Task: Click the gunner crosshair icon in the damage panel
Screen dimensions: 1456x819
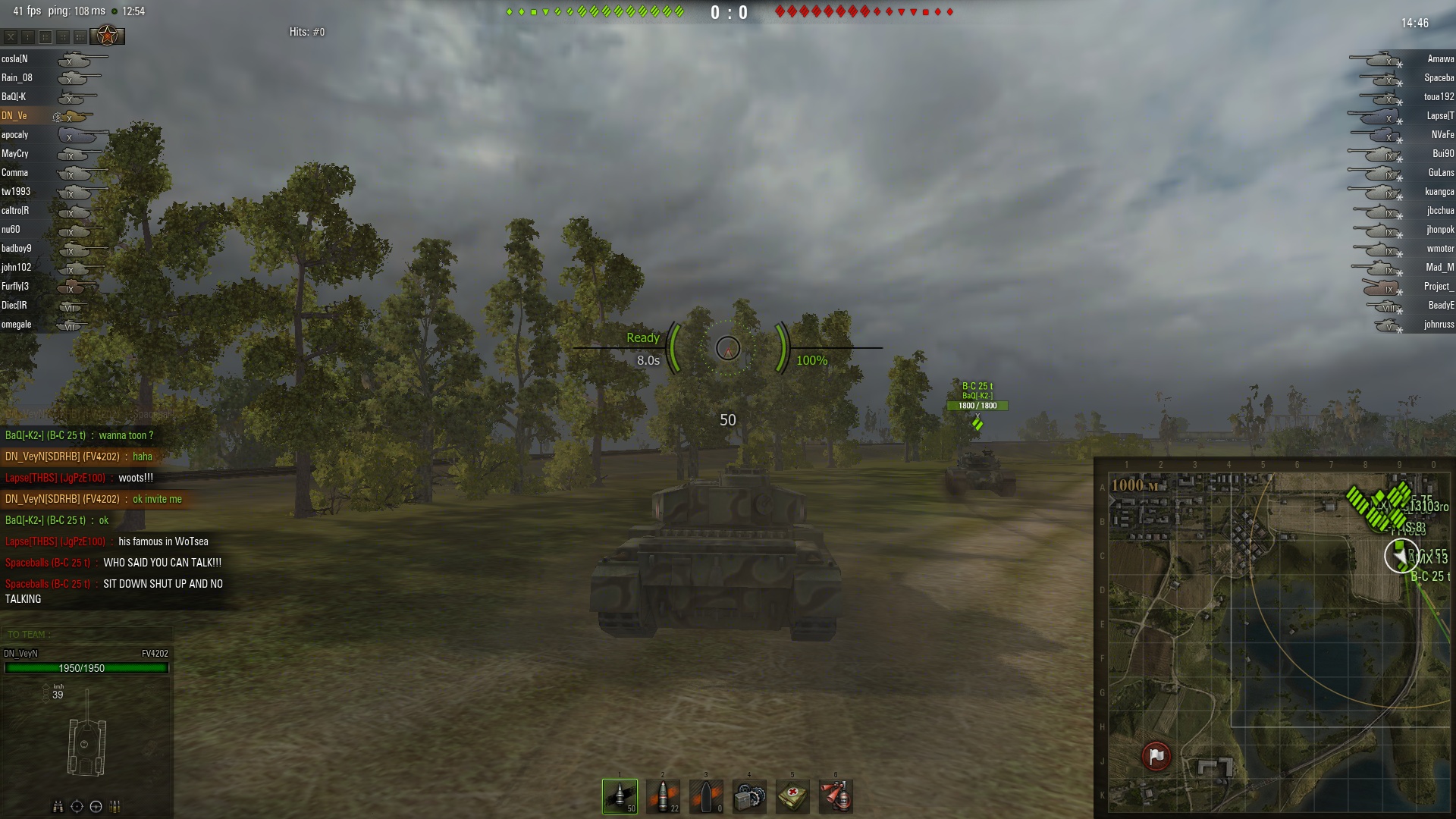Action: pyautogui.click(x=77, y=806)
